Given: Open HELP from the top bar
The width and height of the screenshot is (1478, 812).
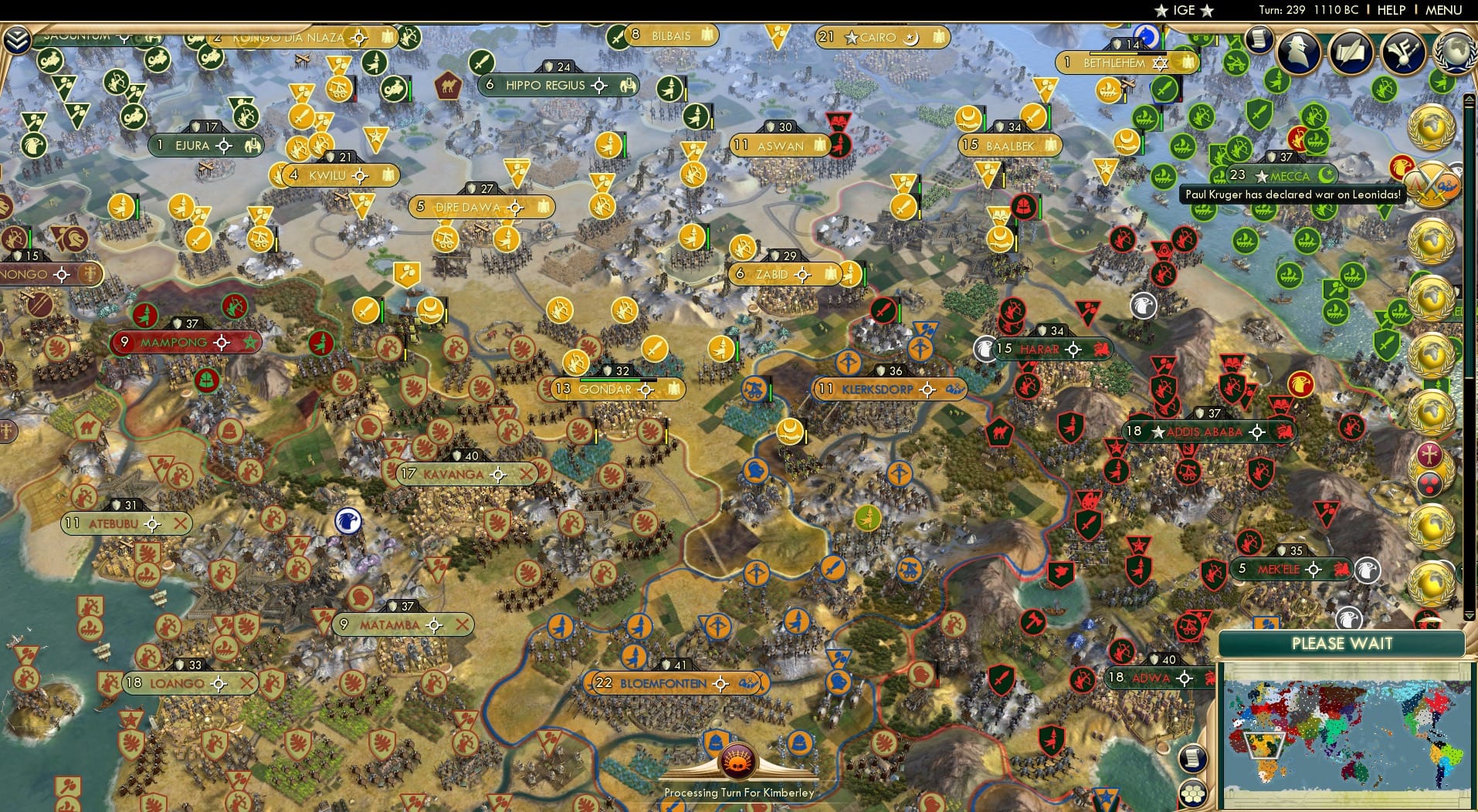Looking at the screenshot, I should (1390, 10).
